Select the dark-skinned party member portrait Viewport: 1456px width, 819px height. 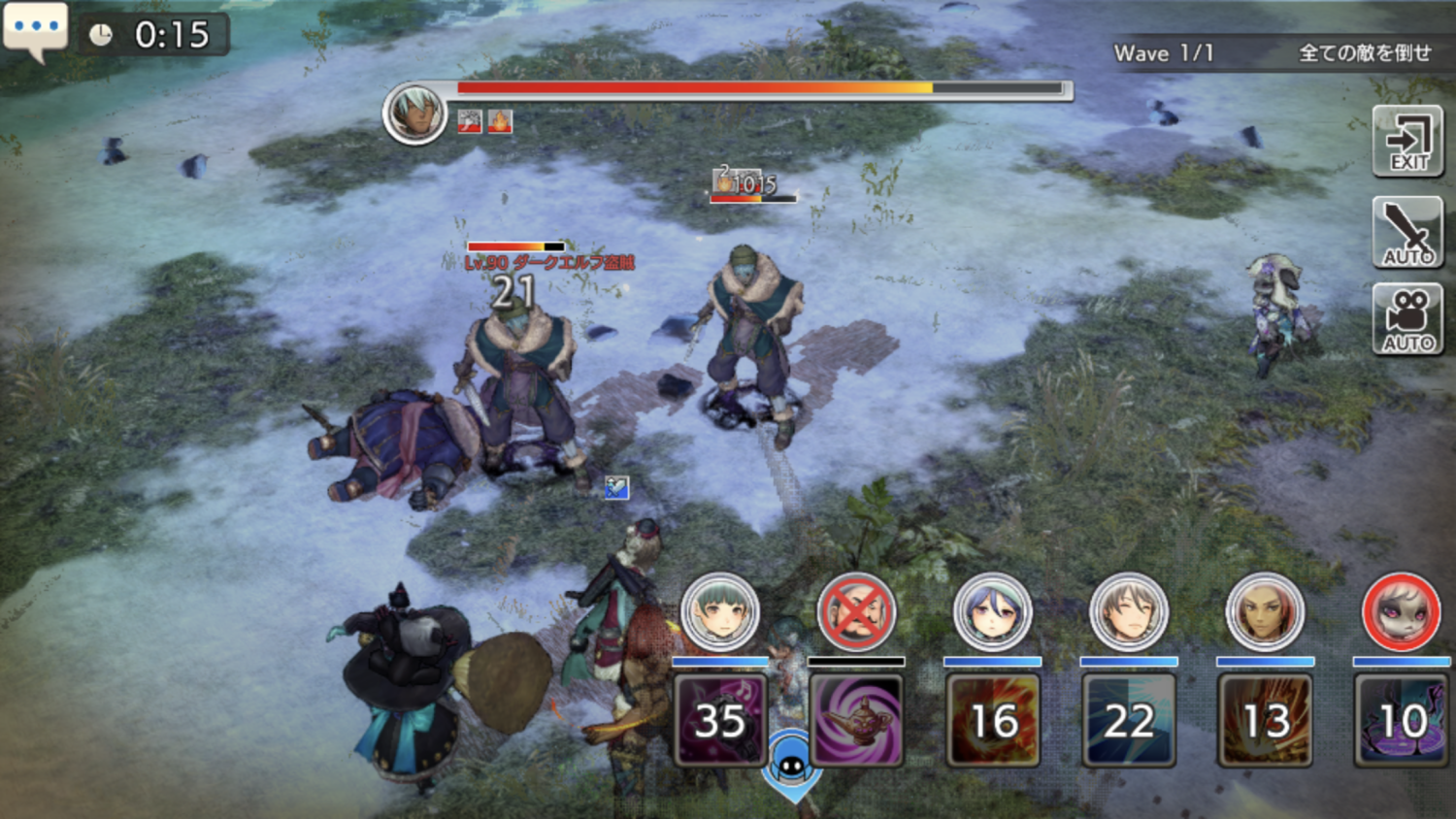tap(1265, 612)
